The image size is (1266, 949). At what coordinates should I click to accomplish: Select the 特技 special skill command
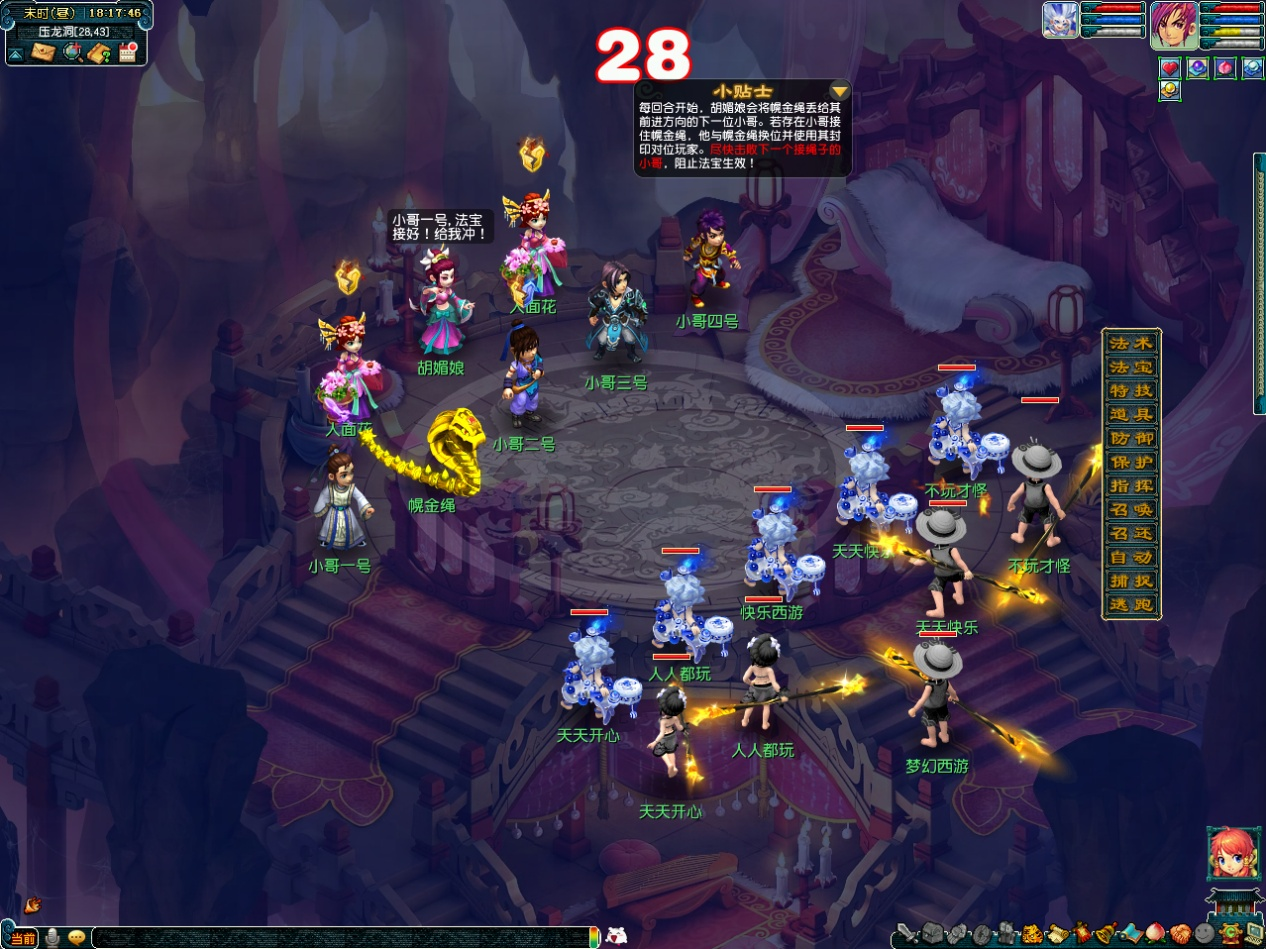point(1131,391)
